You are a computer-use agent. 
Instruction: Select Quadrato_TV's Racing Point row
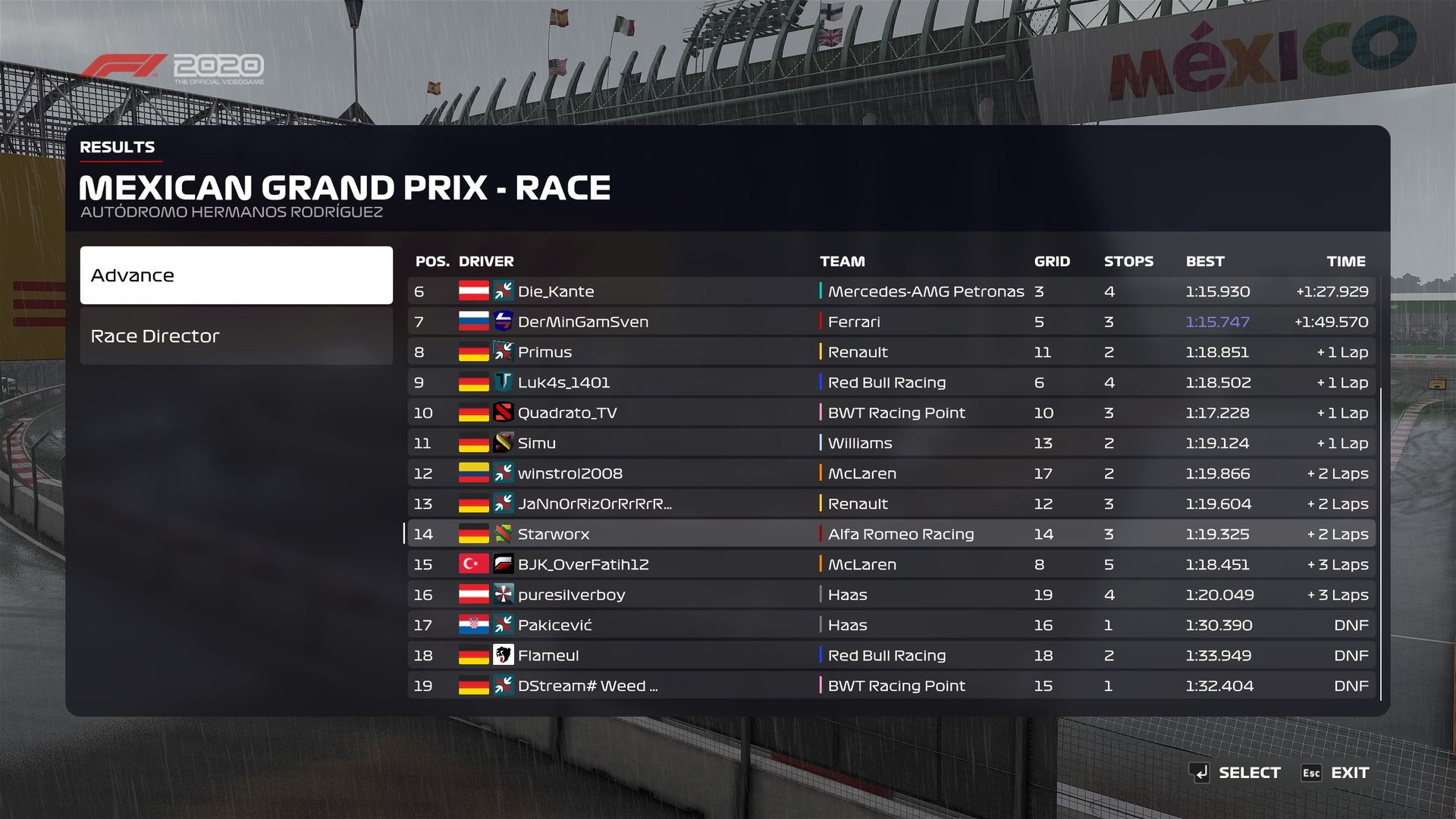coord(891,413)
